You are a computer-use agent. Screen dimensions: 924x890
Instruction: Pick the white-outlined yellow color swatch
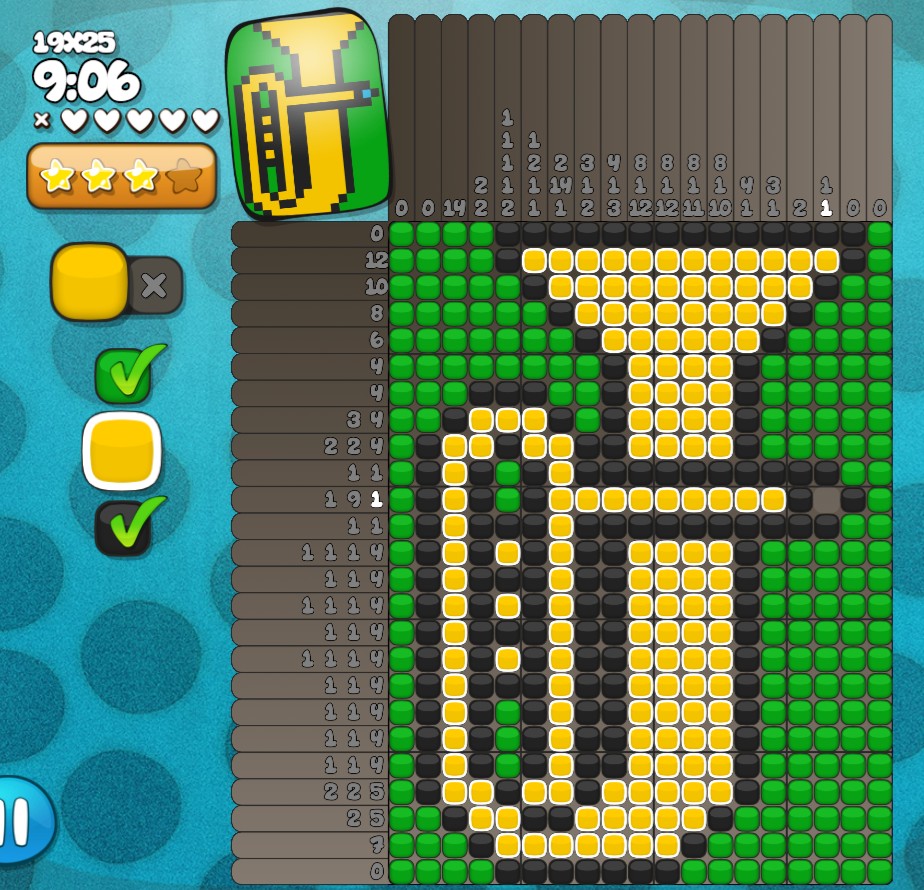click(x=123, y=451)
